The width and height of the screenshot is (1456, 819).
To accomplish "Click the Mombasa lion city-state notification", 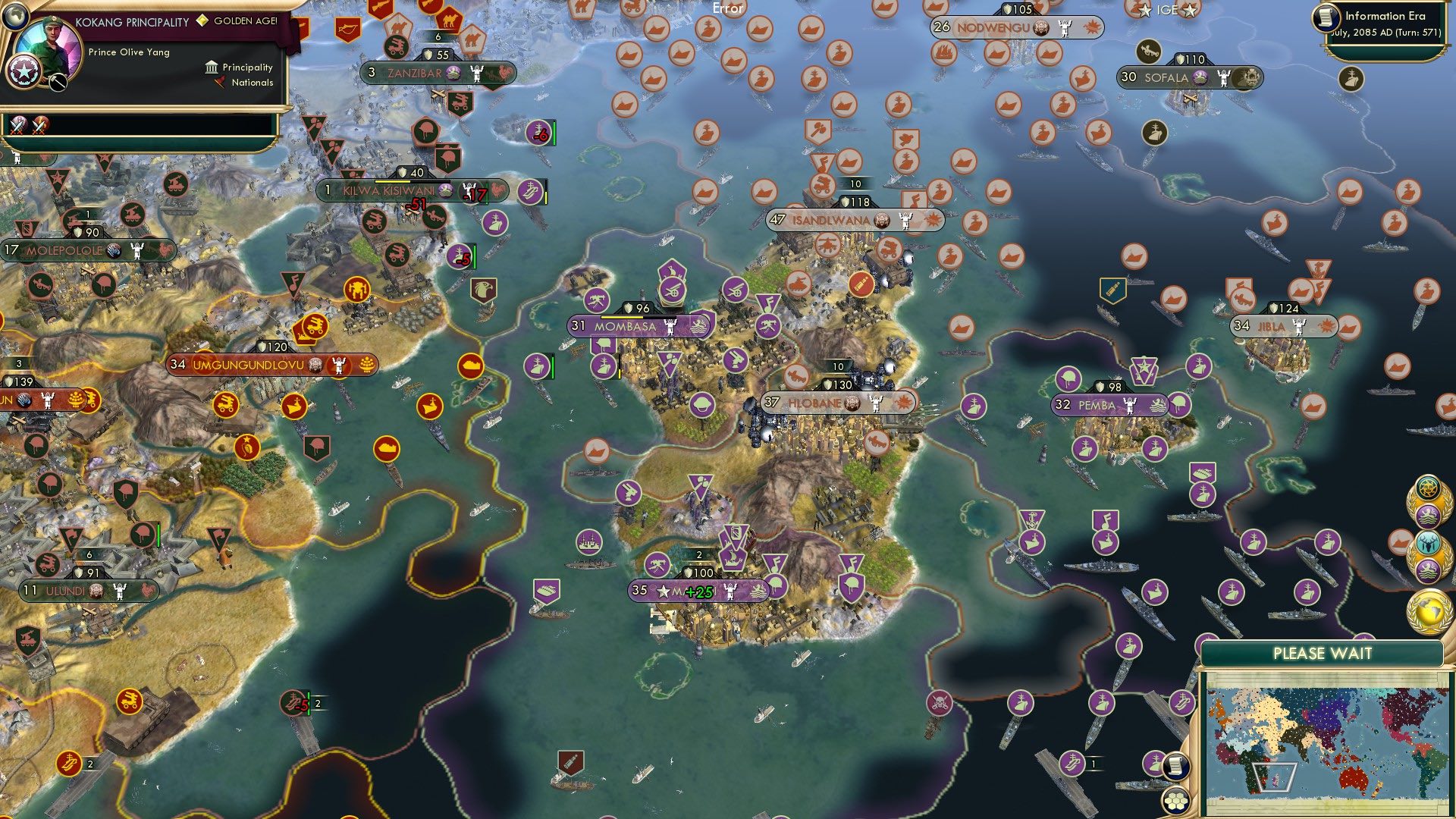I will (x=1430, y=515).
